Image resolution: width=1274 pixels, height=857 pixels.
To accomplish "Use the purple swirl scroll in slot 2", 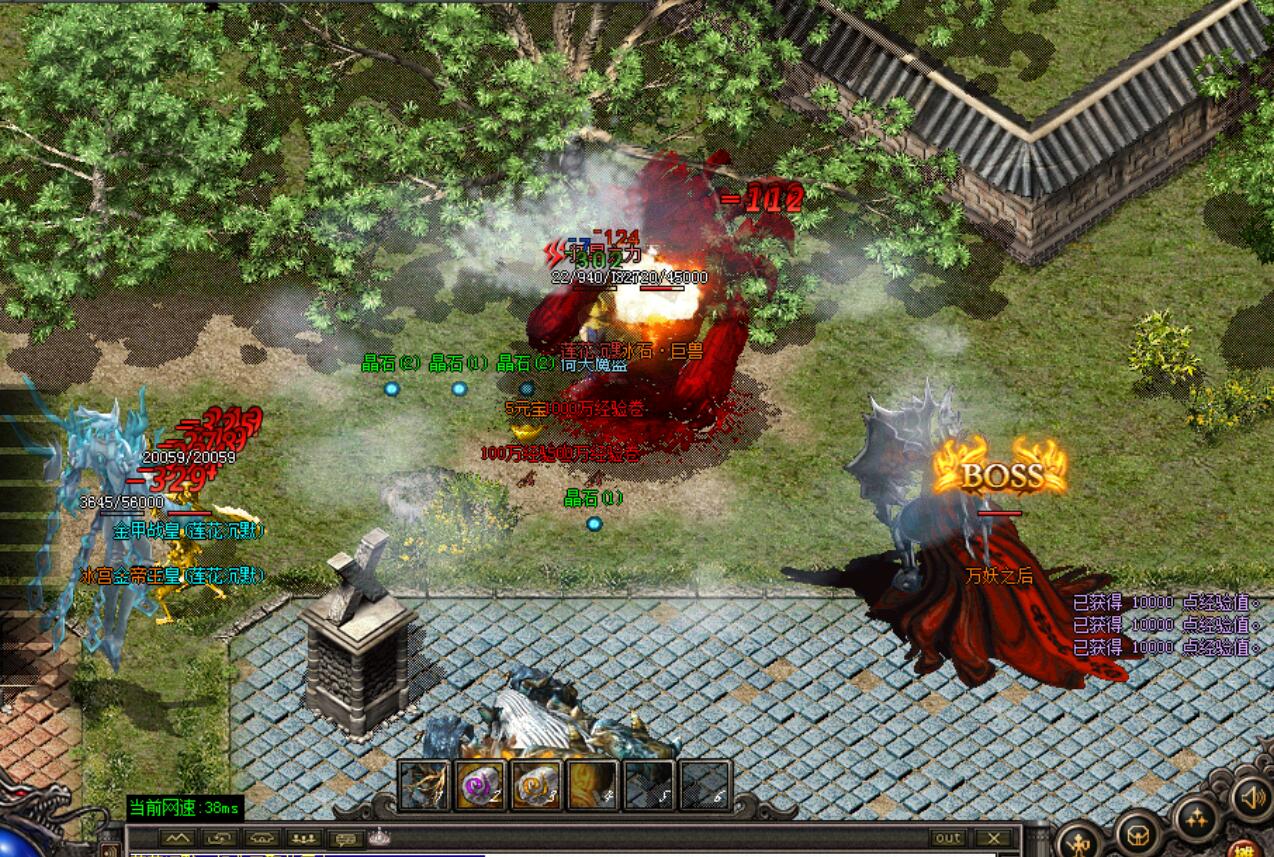I will pos(480,785).
